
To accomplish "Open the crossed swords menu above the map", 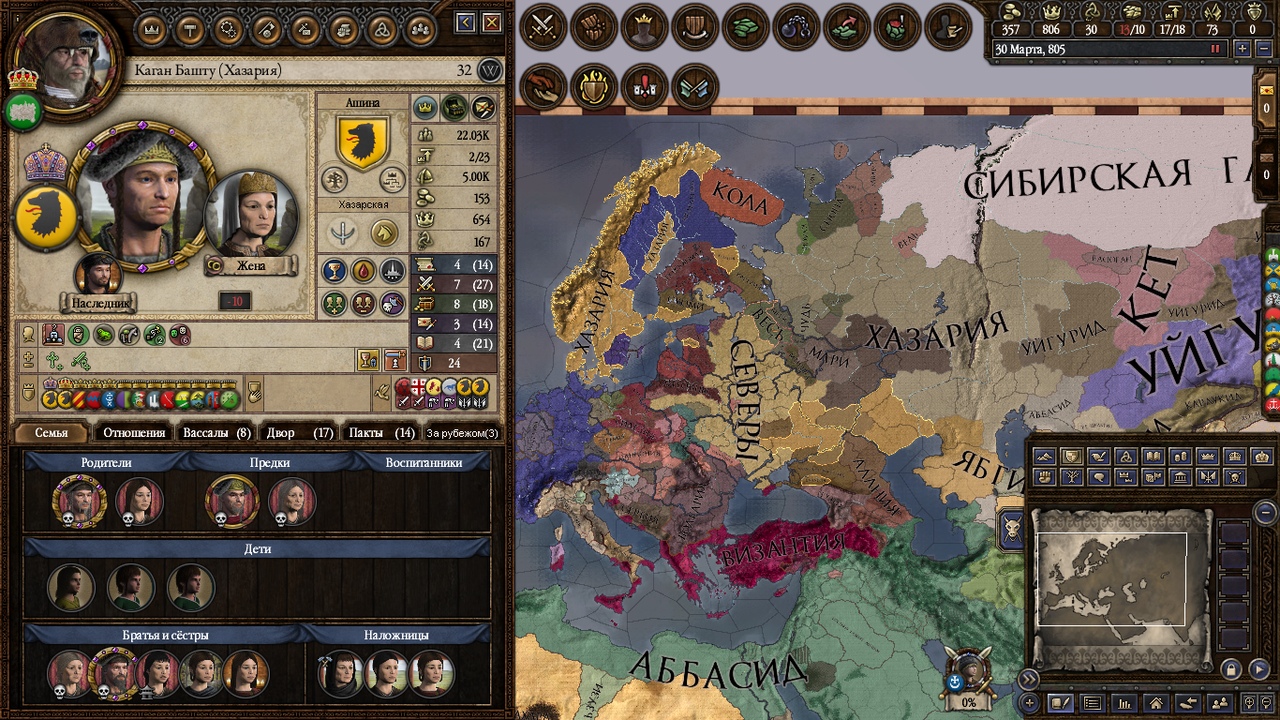I will (543, 27).
